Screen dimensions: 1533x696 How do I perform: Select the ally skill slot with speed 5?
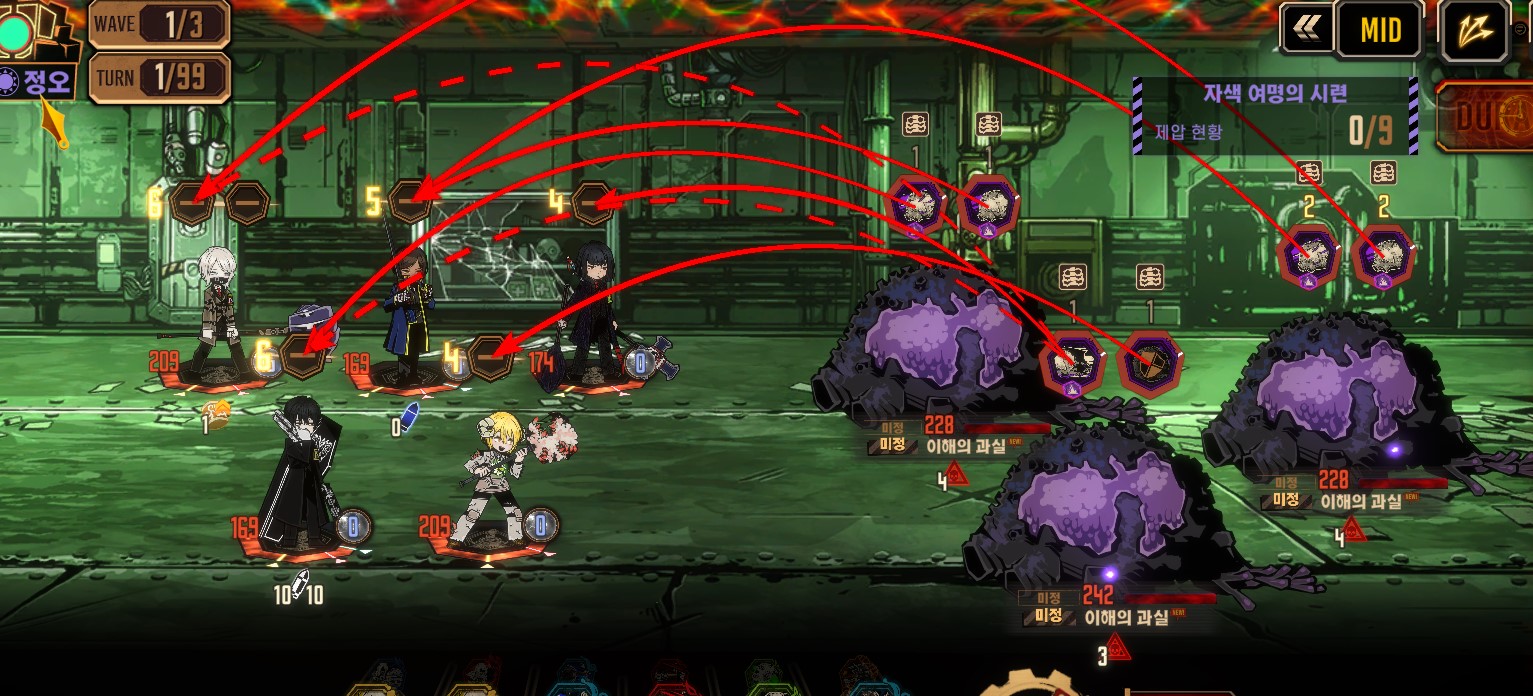pyautogui.click(x=410, y=202)
